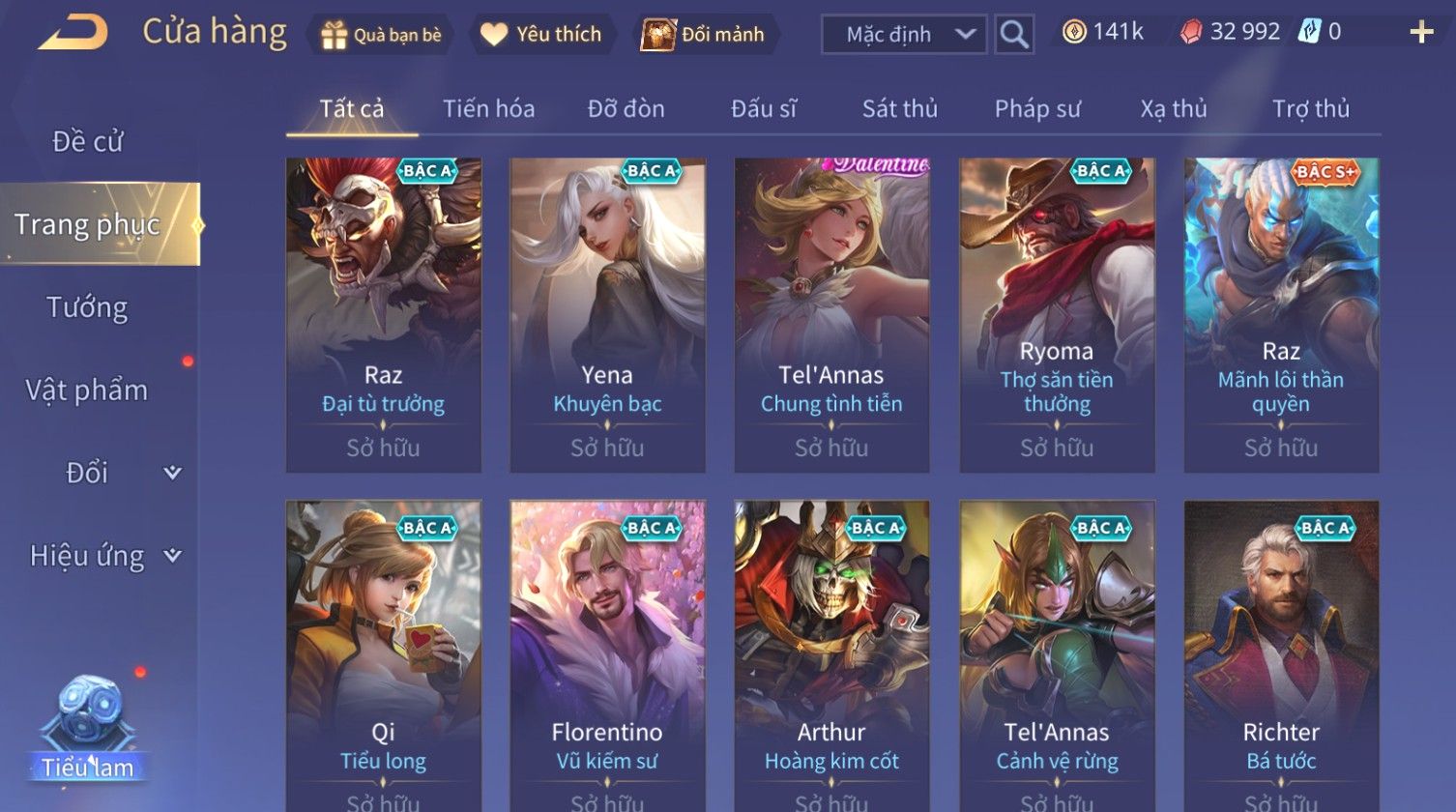The width and height of the screenshot is (1456, 812).
Task: Expand the Hiệu ứng menu entry
Action: pyautogui.click(x=103, y=556)
